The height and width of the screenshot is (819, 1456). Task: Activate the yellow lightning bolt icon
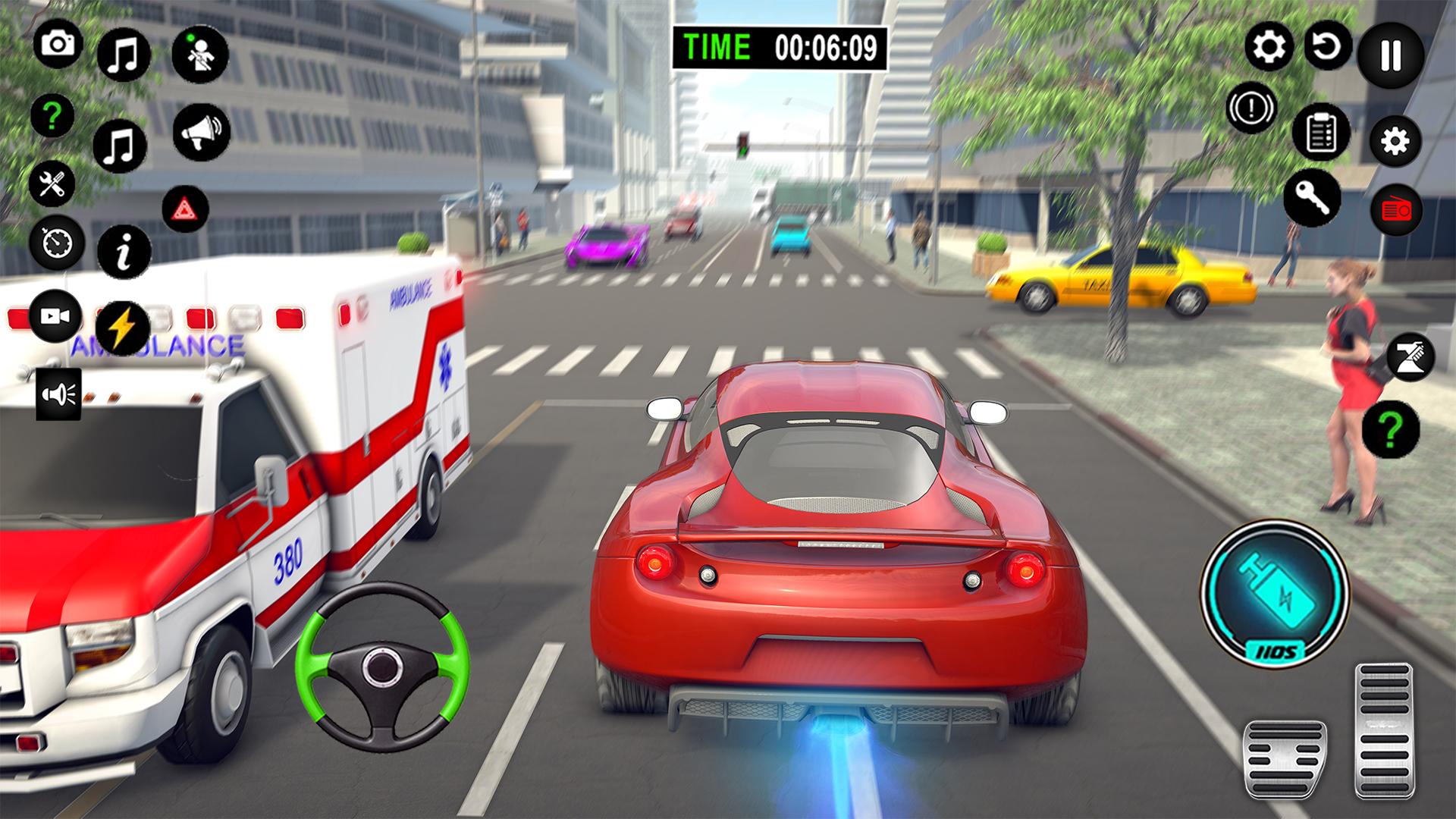tap(123, 328)
